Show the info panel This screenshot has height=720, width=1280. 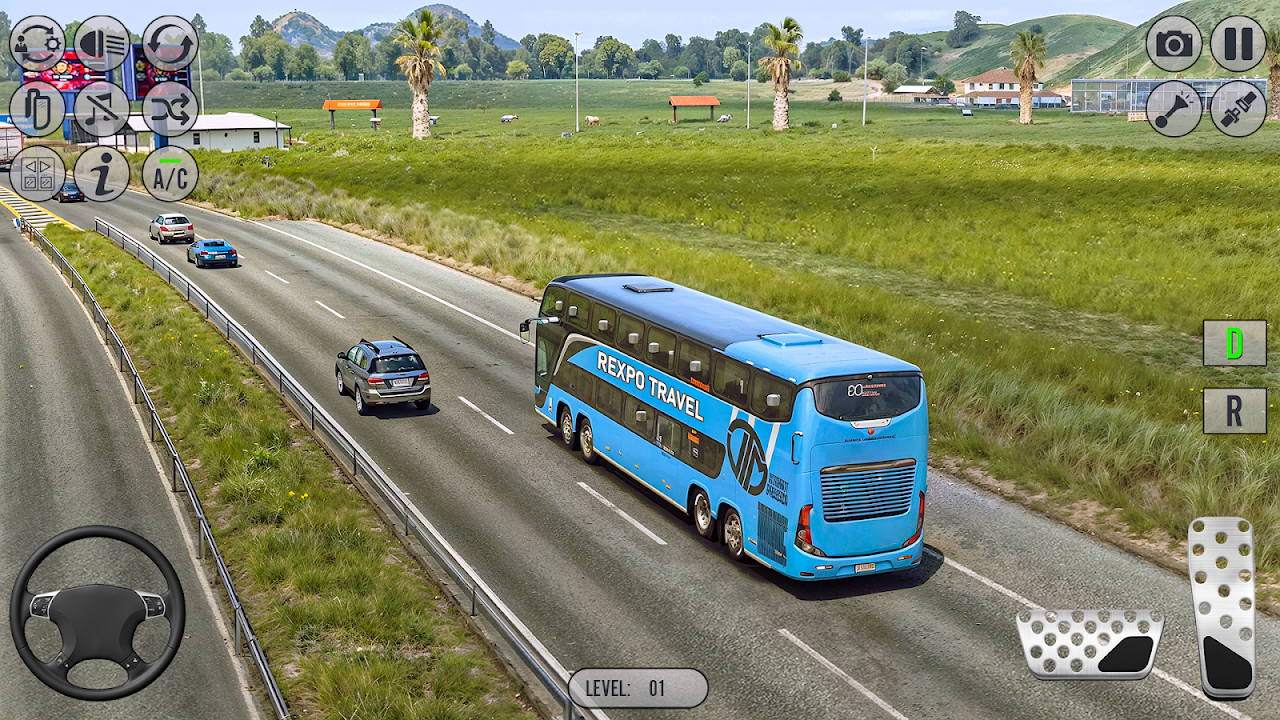point(102,174)
